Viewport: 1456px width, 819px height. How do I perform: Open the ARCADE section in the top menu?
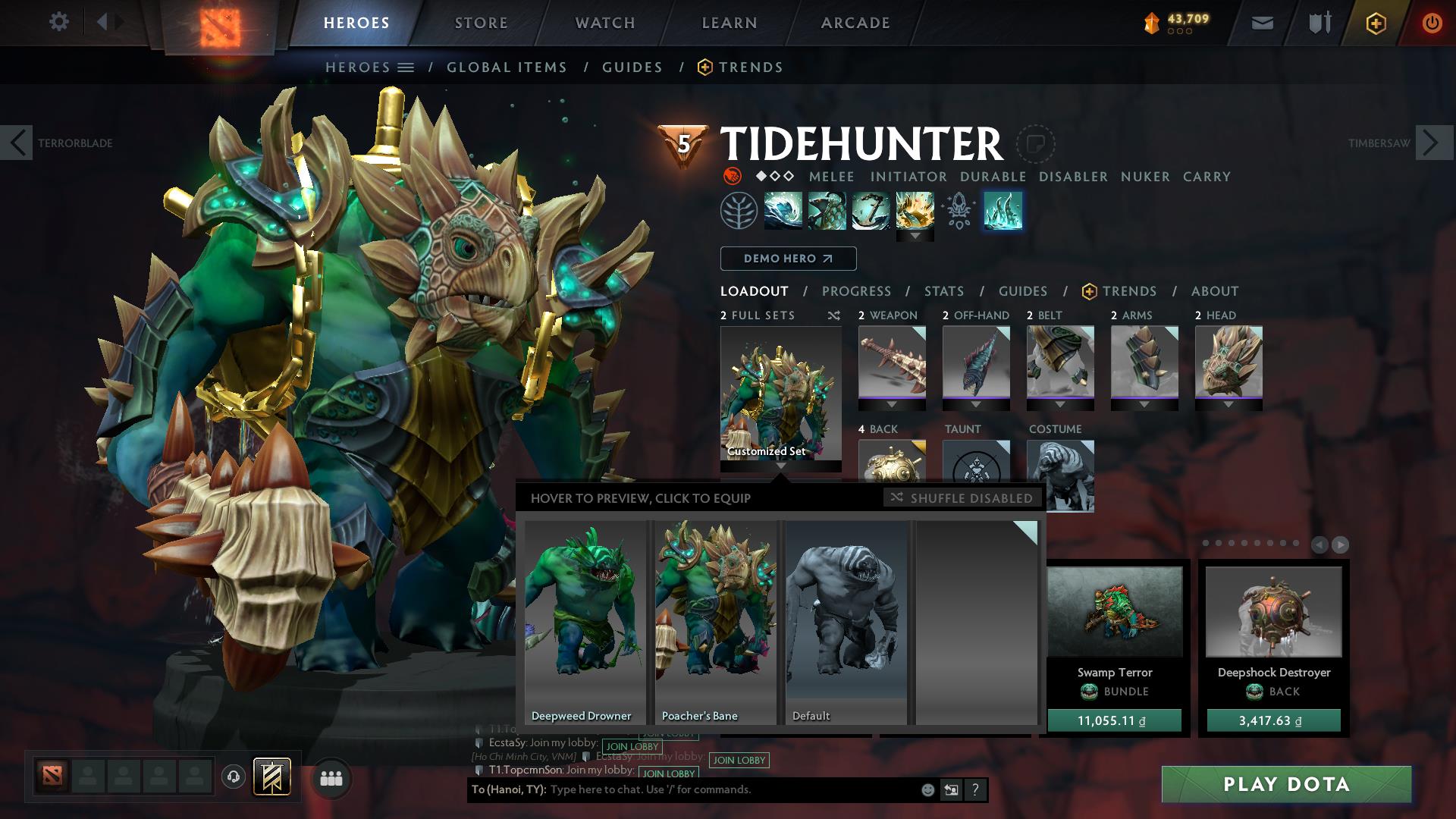tap(855, 22)
